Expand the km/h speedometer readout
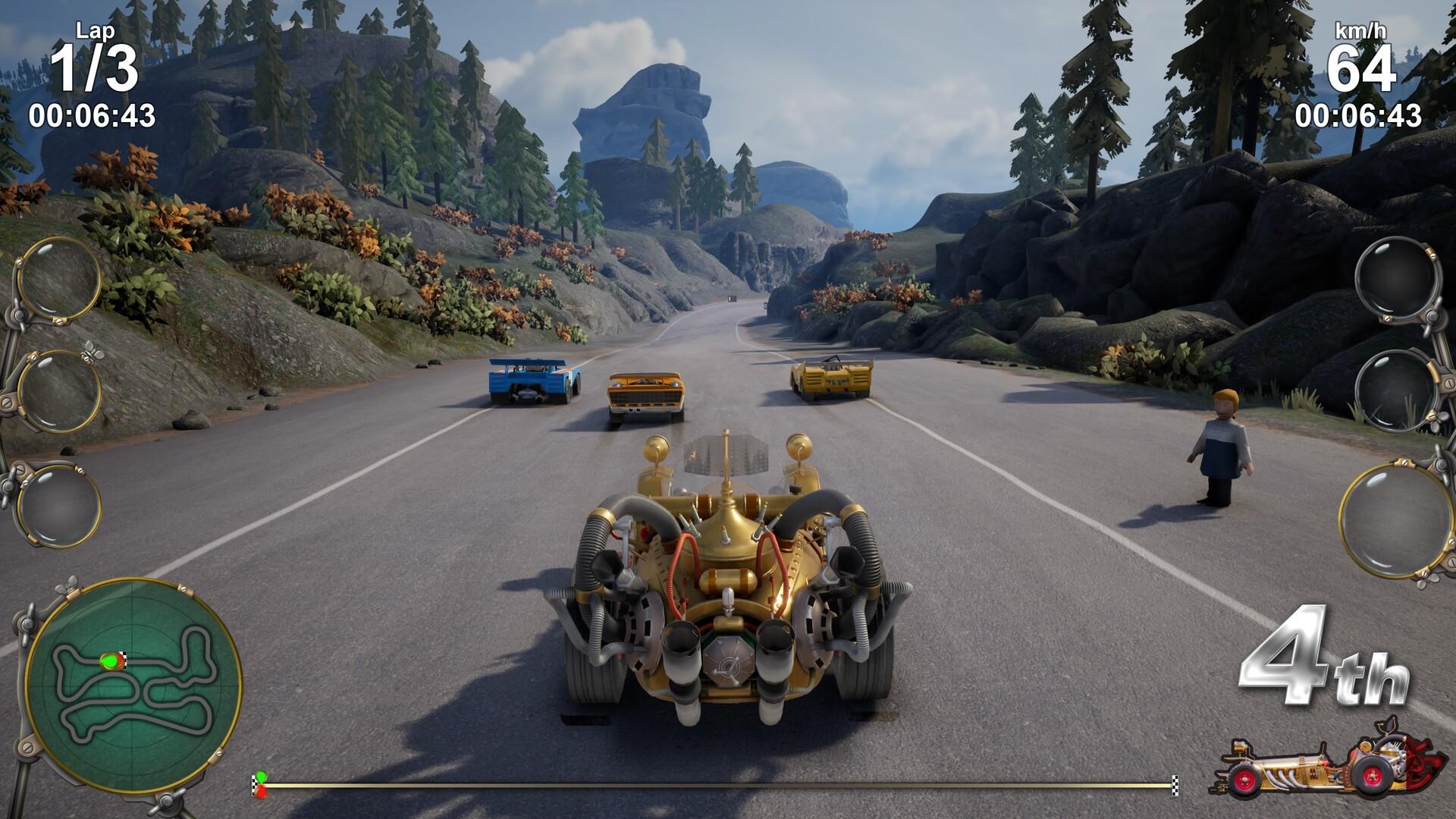Screen dimensions: 1456x819 (1361, 32)
